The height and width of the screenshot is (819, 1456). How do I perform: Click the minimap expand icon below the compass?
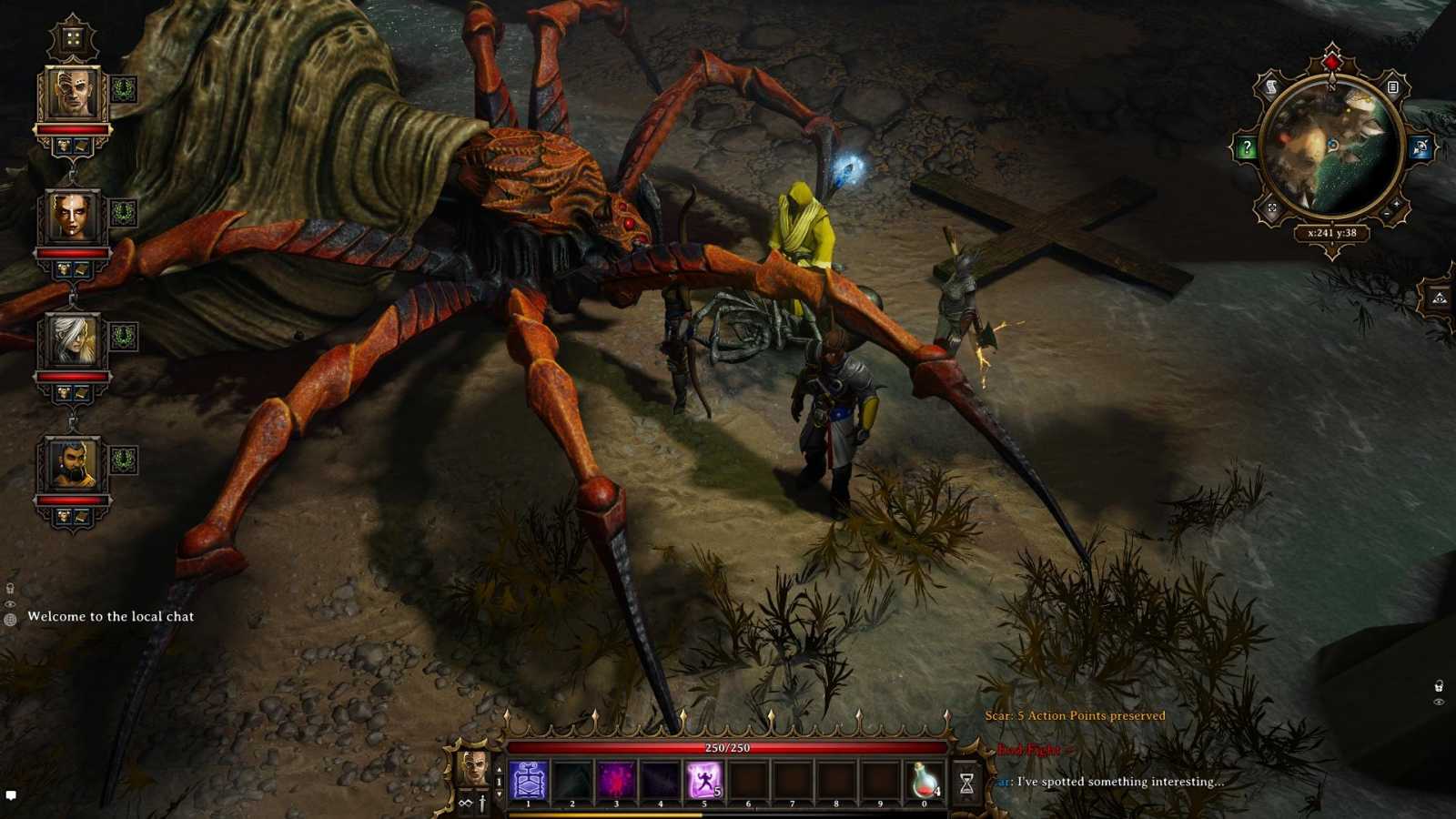[x=1272, y=207]
